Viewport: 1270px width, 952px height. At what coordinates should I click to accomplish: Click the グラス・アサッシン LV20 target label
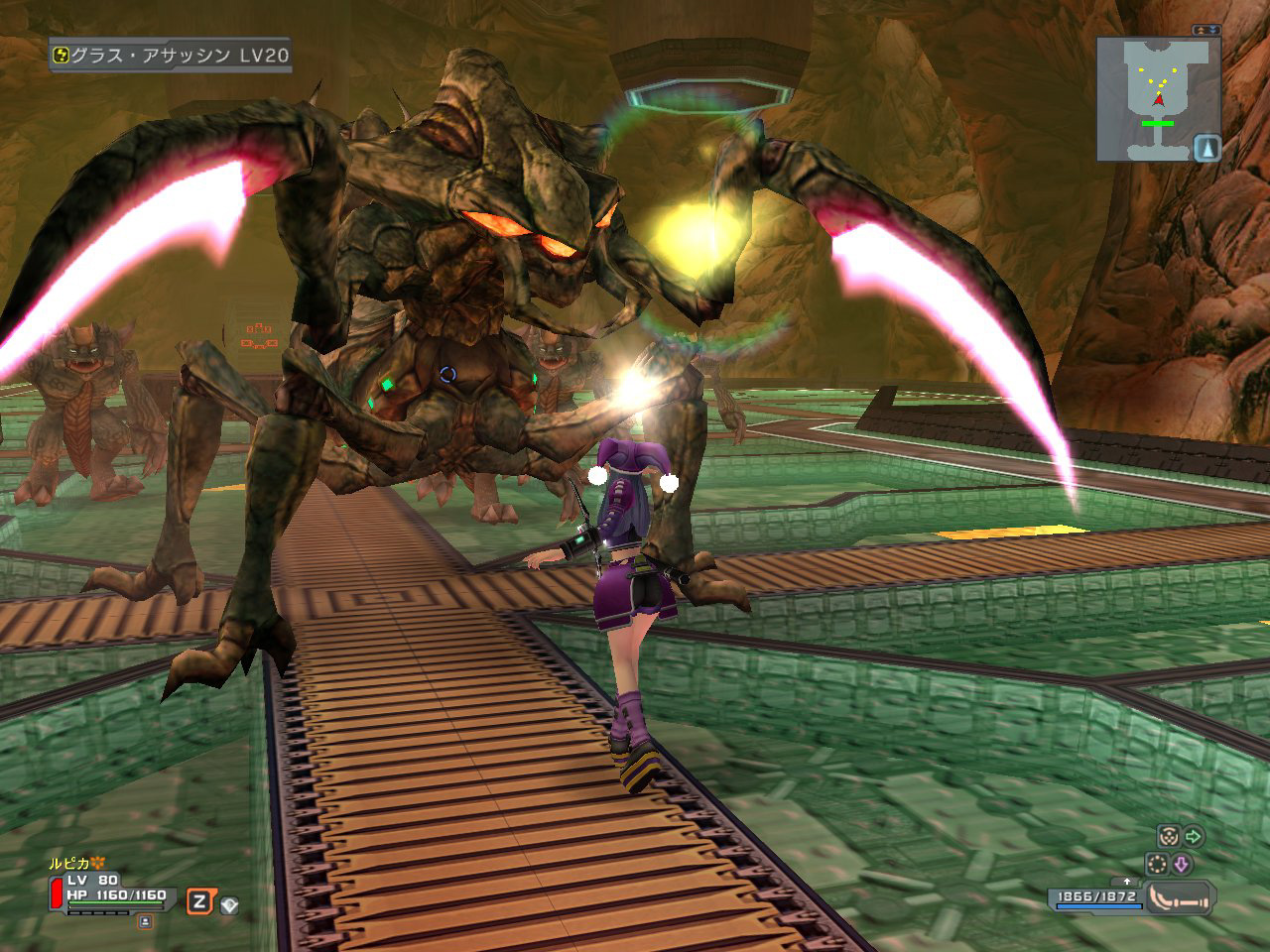tap(172, 56)
